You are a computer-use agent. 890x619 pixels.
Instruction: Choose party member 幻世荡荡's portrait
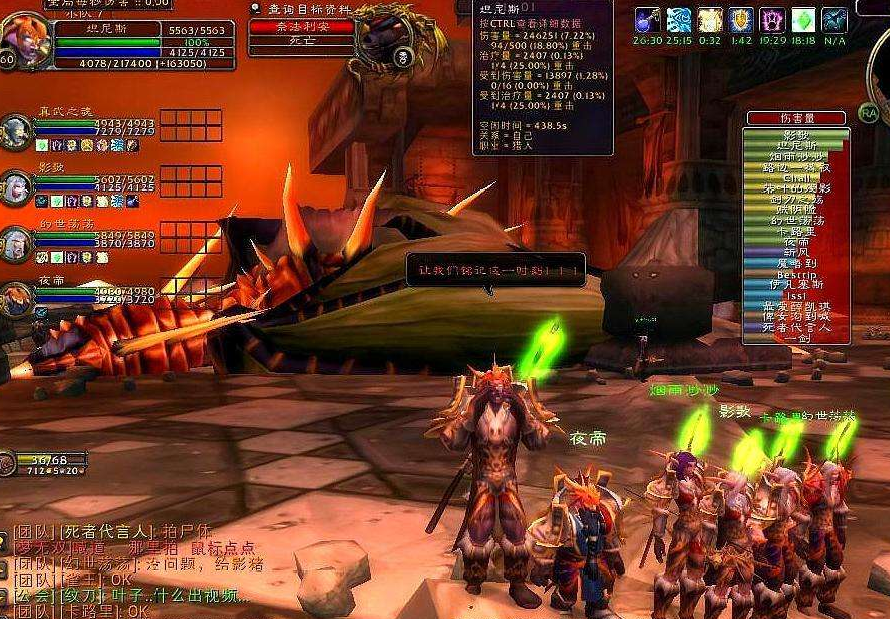click(16, 243)
